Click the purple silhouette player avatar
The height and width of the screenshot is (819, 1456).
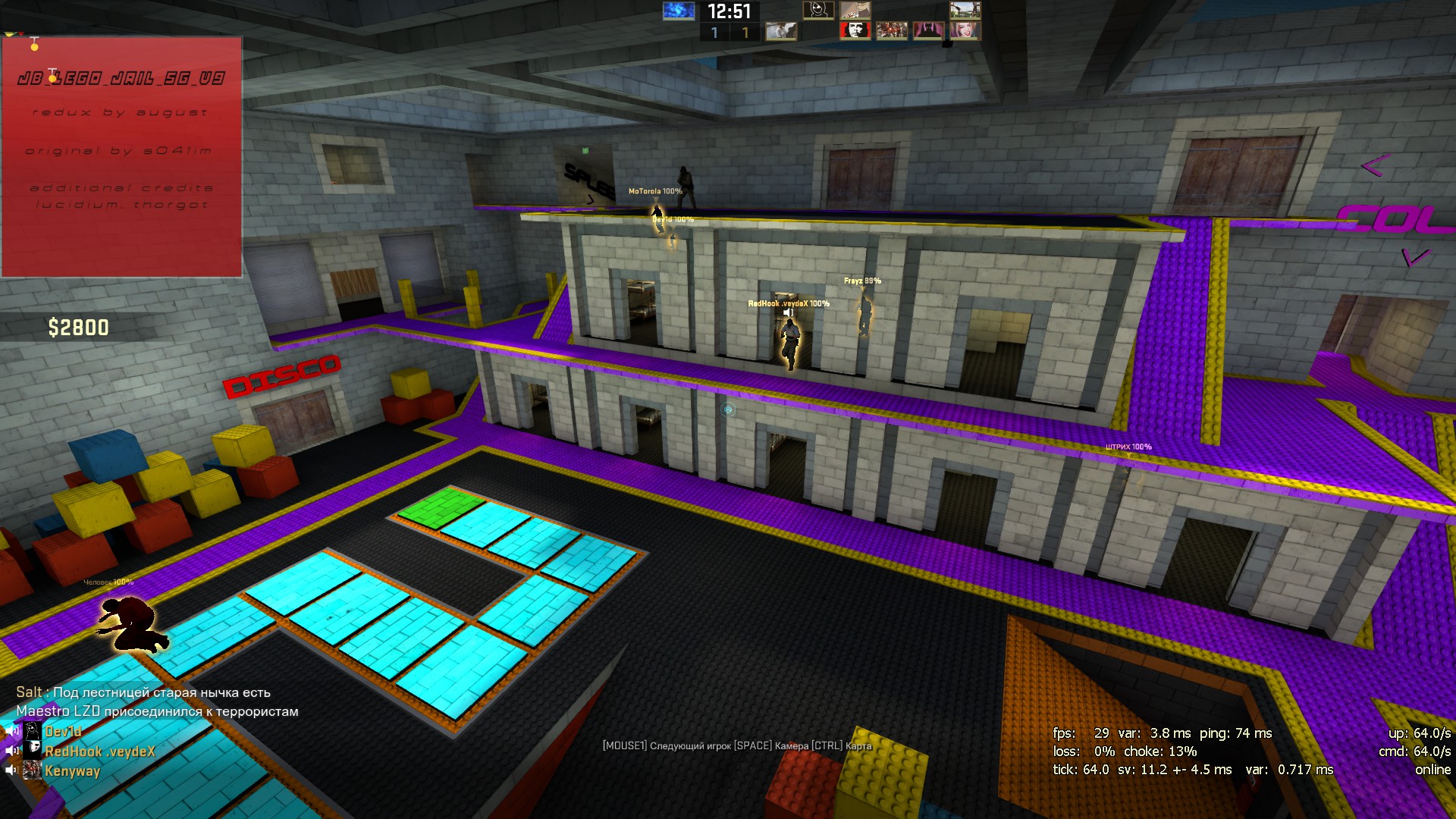pyautogui.click(x=927, y=30)
